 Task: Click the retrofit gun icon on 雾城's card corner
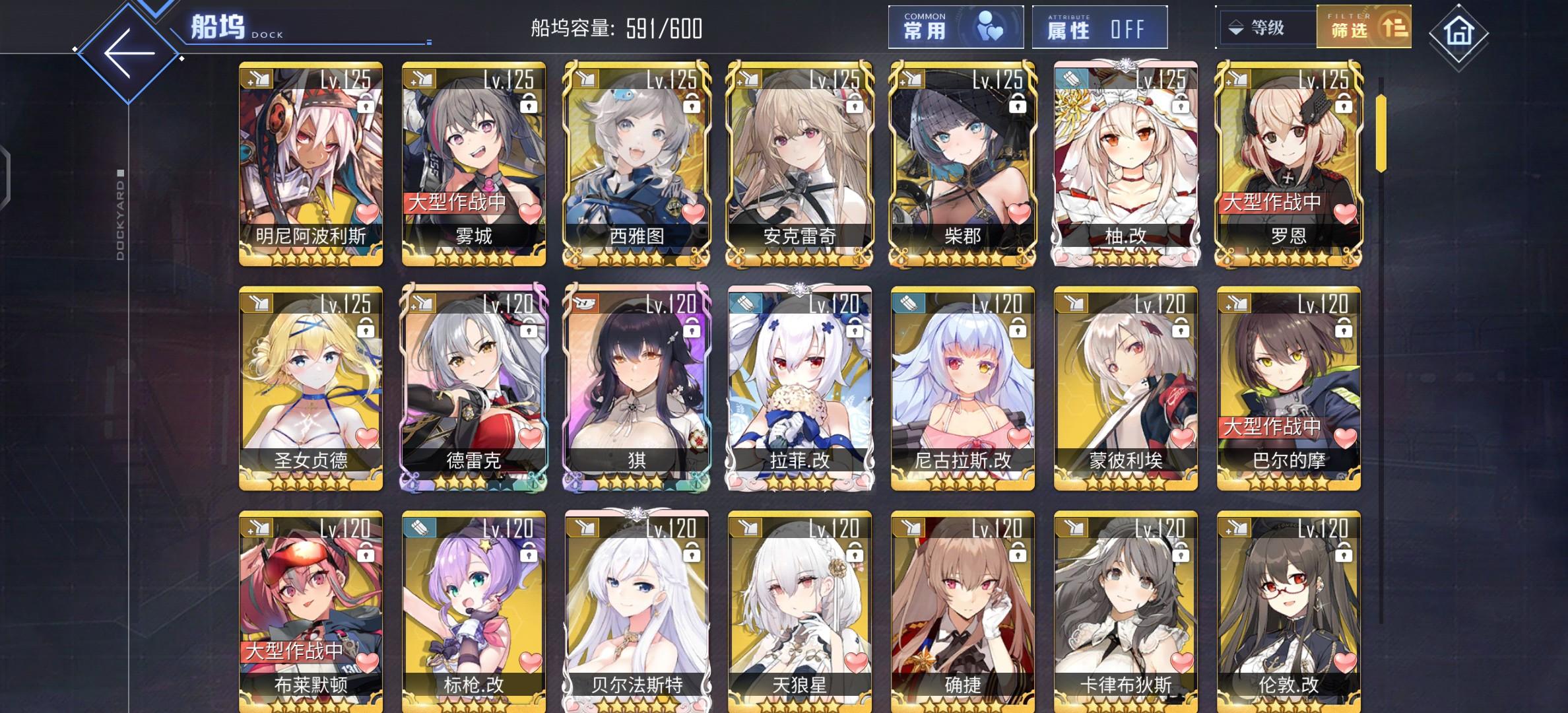point(419,79)
